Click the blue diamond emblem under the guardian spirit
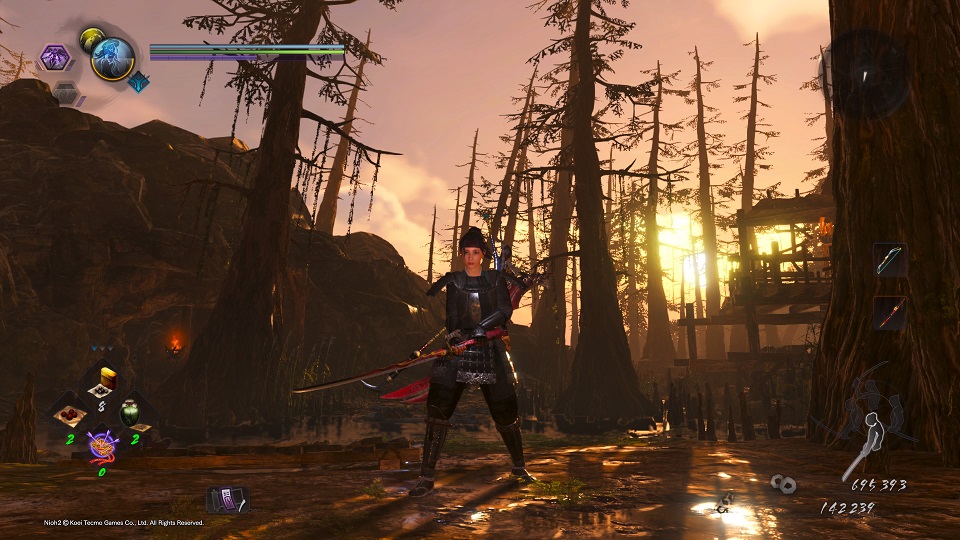This screenshot has height=540, width=960. tap(138, 82)
